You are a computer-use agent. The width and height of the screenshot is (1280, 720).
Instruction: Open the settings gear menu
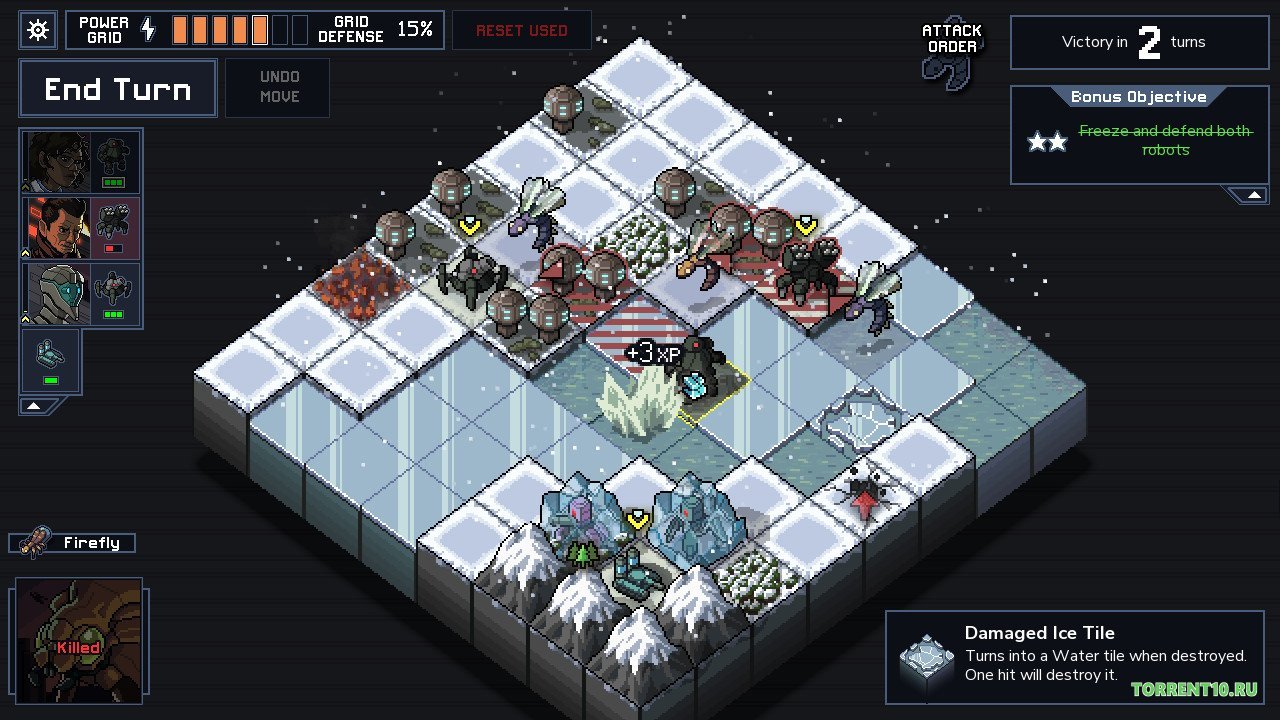pos(37,29)
